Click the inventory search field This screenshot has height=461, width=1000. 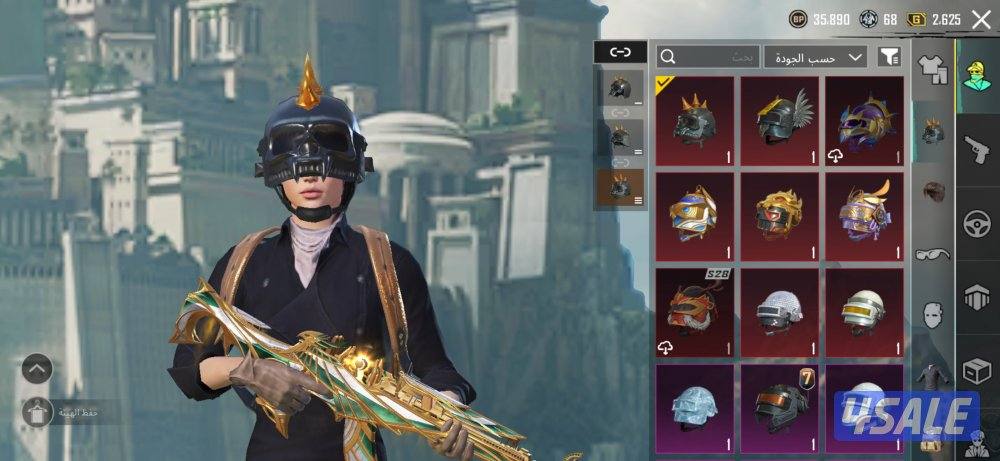coord(708,57)
